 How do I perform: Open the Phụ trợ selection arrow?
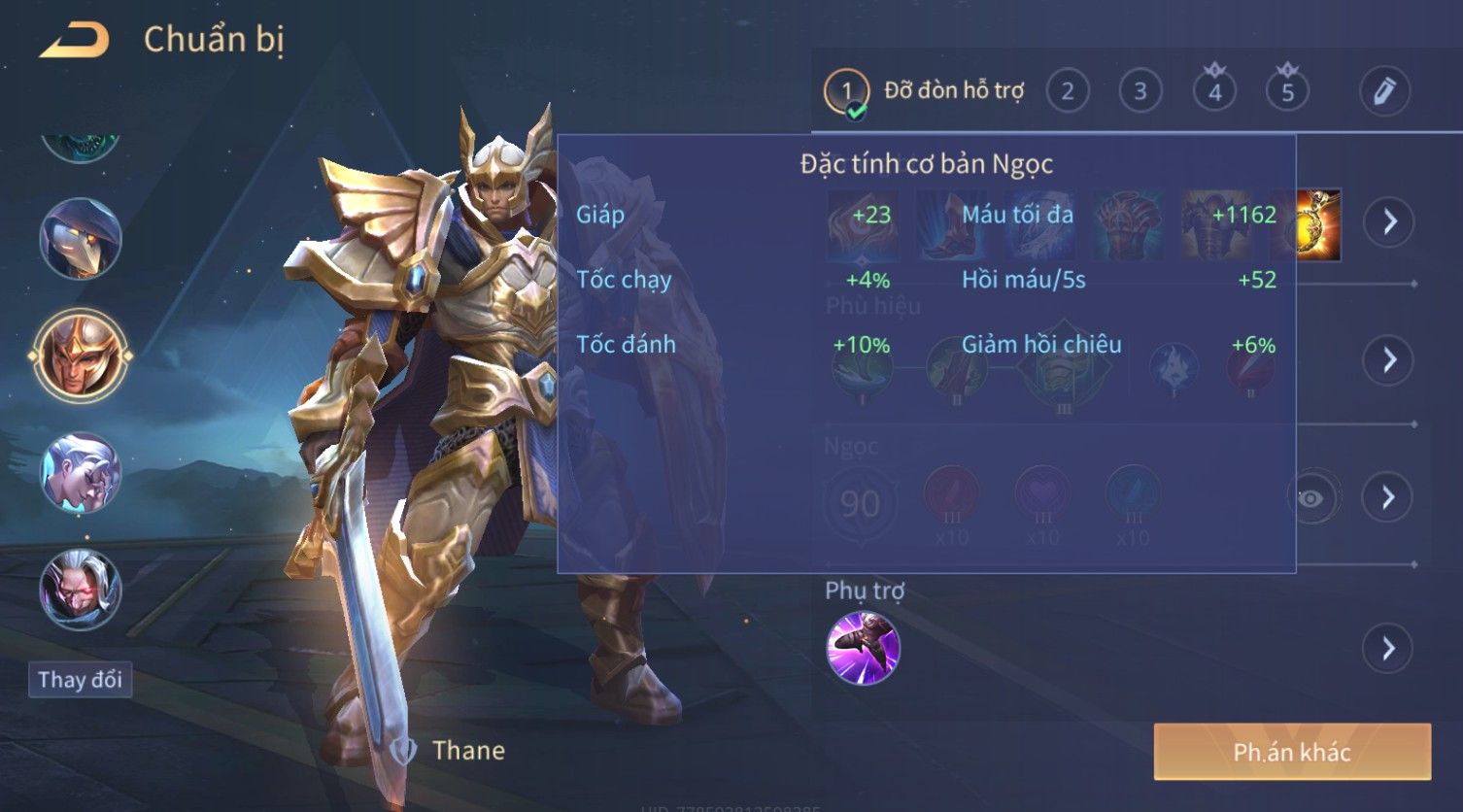pyautogui.click(x=1389, y=649)
